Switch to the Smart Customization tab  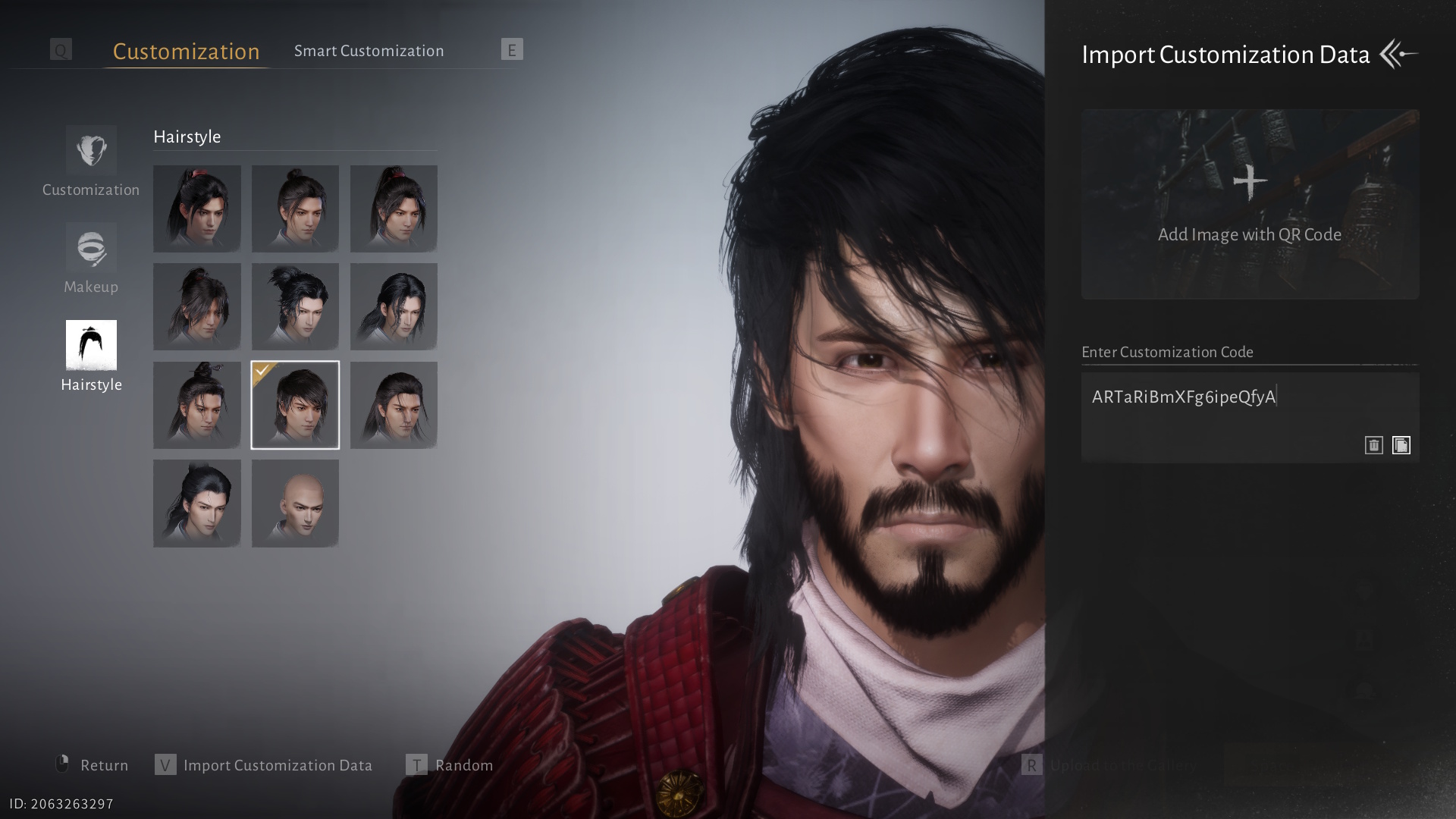click(369, 50)
